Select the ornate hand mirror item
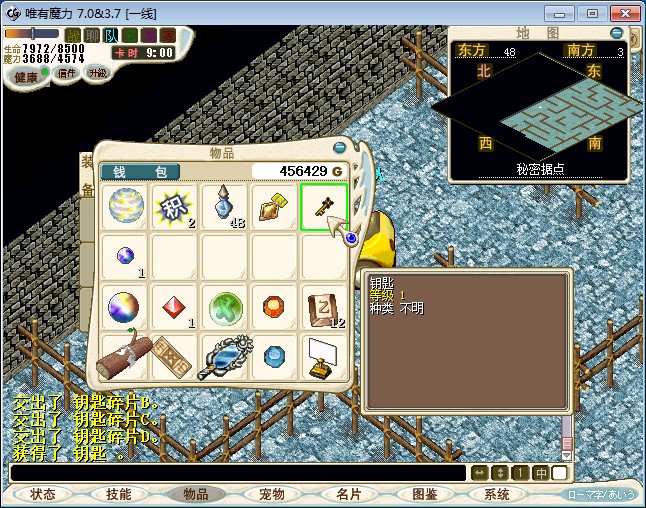This screenshot has height=508, width=646. tap(224, 356)
